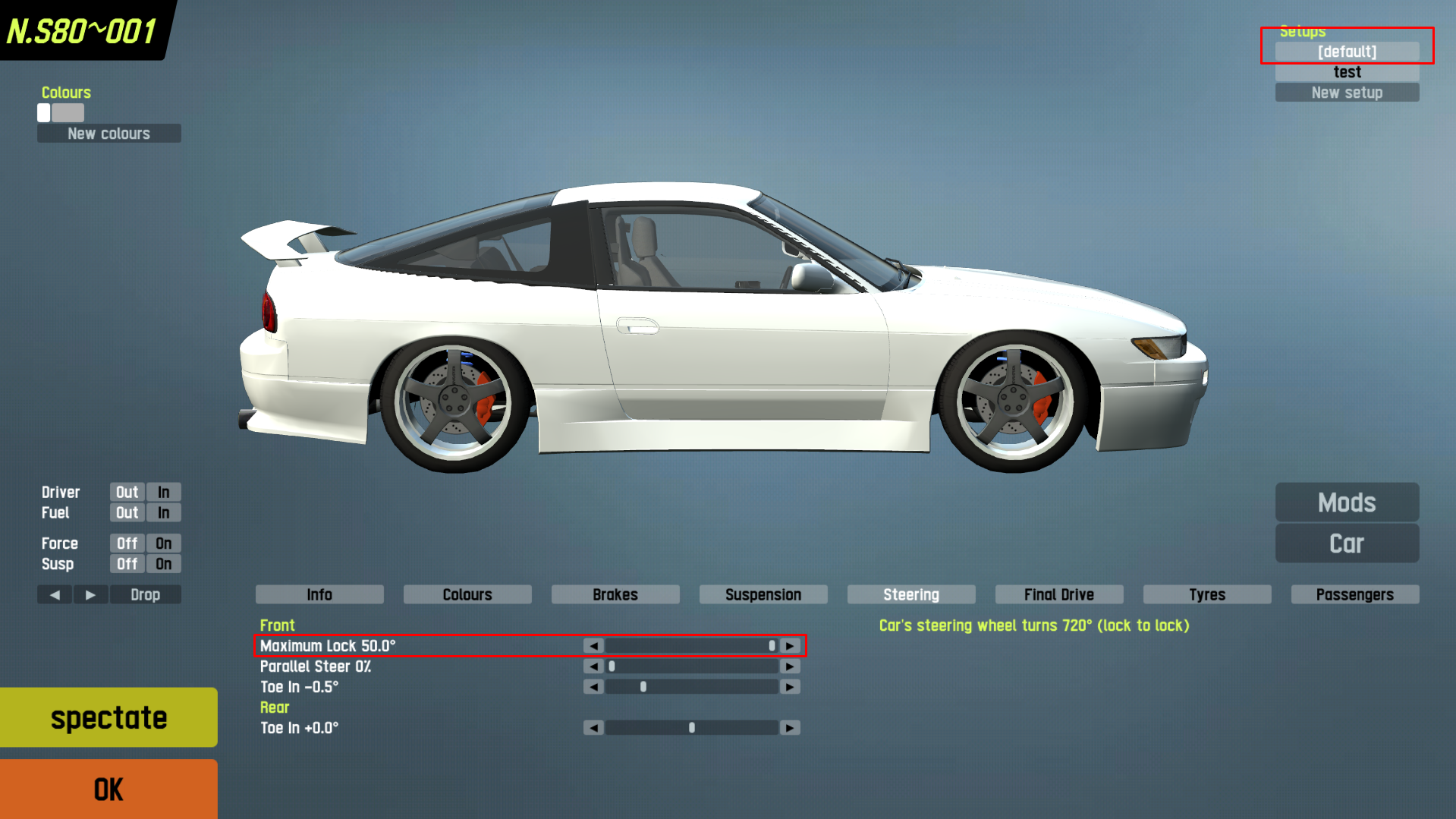
Task: Select the white colour swatch
Action: pos(44,113)
